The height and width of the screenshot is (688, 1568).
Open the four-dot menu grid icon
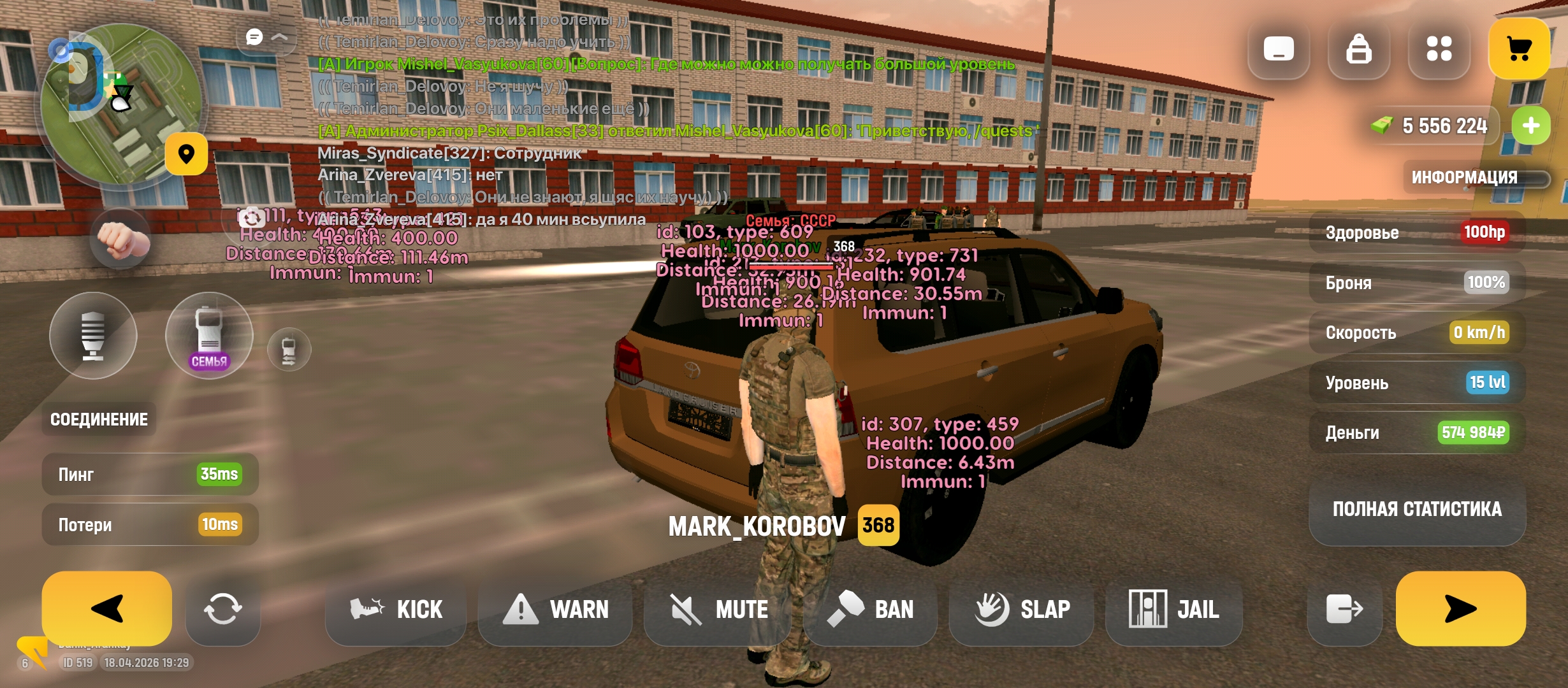[1439, 48]
